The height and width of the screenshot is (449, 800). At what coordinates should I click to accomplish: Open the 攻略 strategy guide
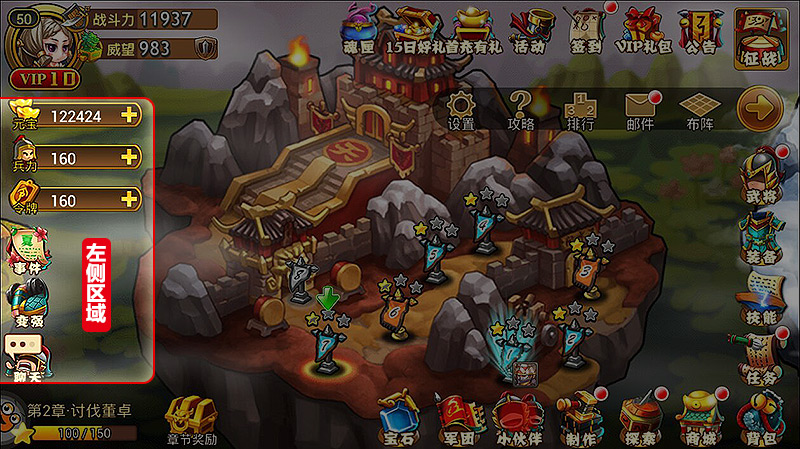coord(521,106)
